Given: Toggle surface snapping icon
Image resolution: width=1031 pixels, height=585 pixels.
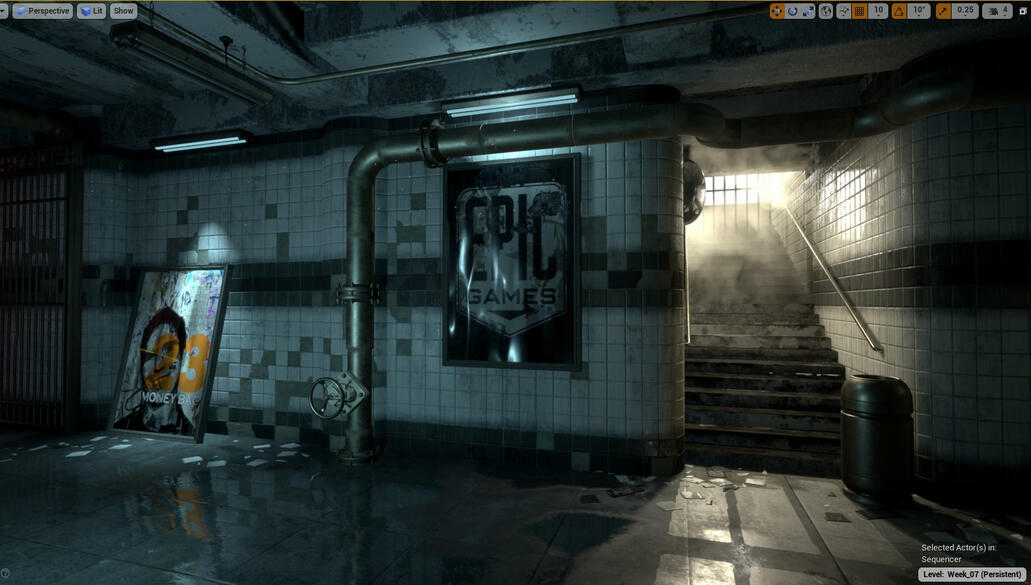Looking at the screenshot, I should click(x=843, y=11).
